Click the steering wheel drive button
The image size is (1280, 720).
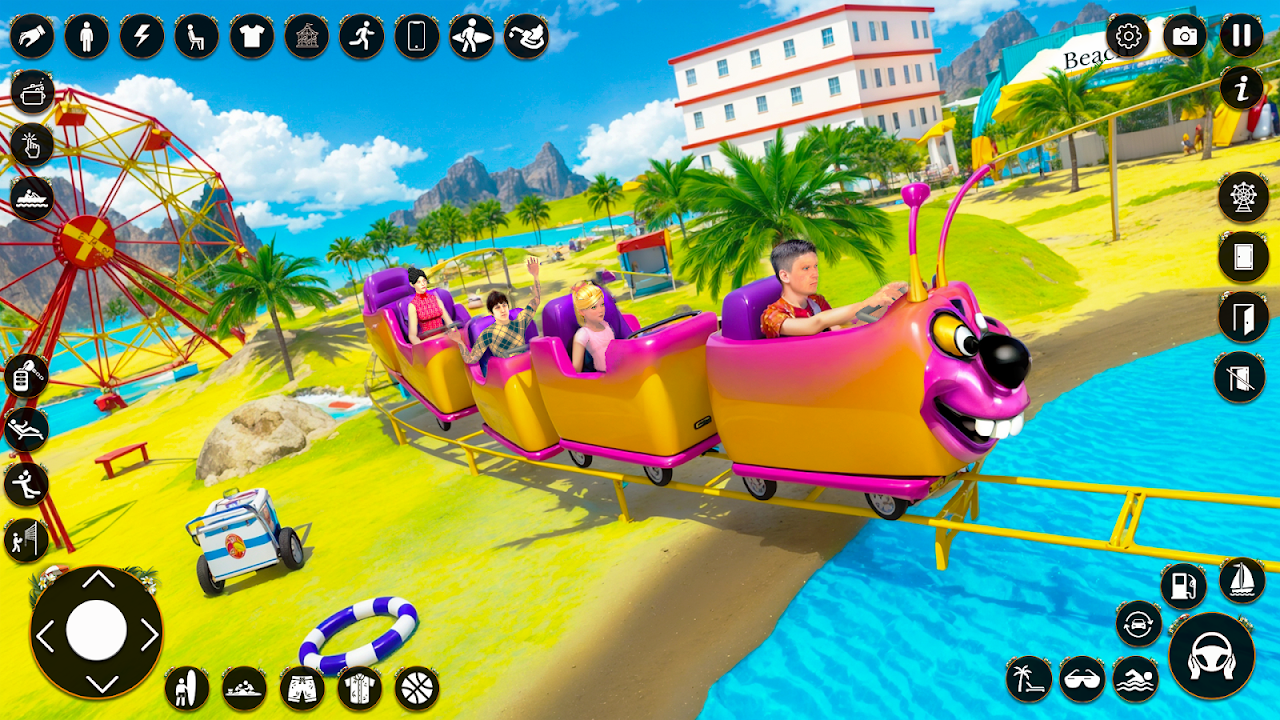tap(1211, 655)
